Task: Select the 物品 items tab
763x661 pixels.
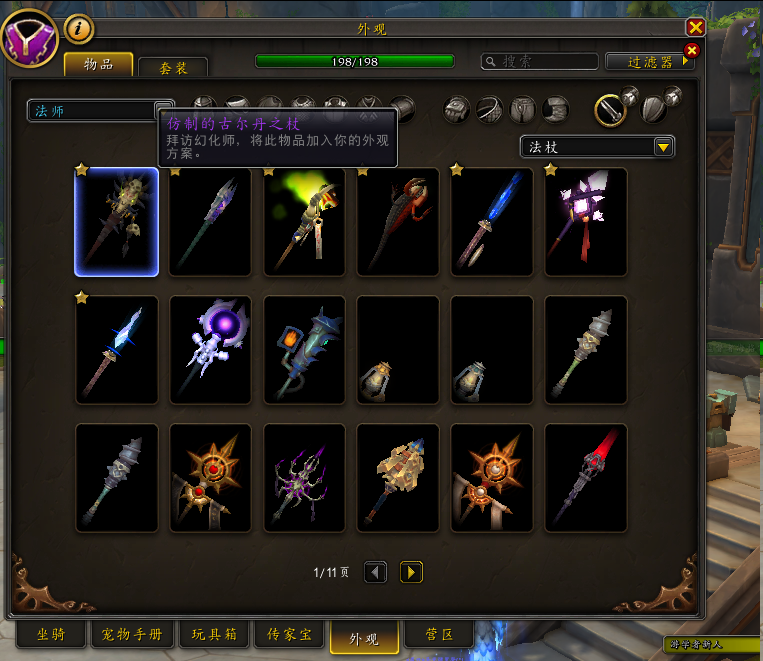Action: 98,65
